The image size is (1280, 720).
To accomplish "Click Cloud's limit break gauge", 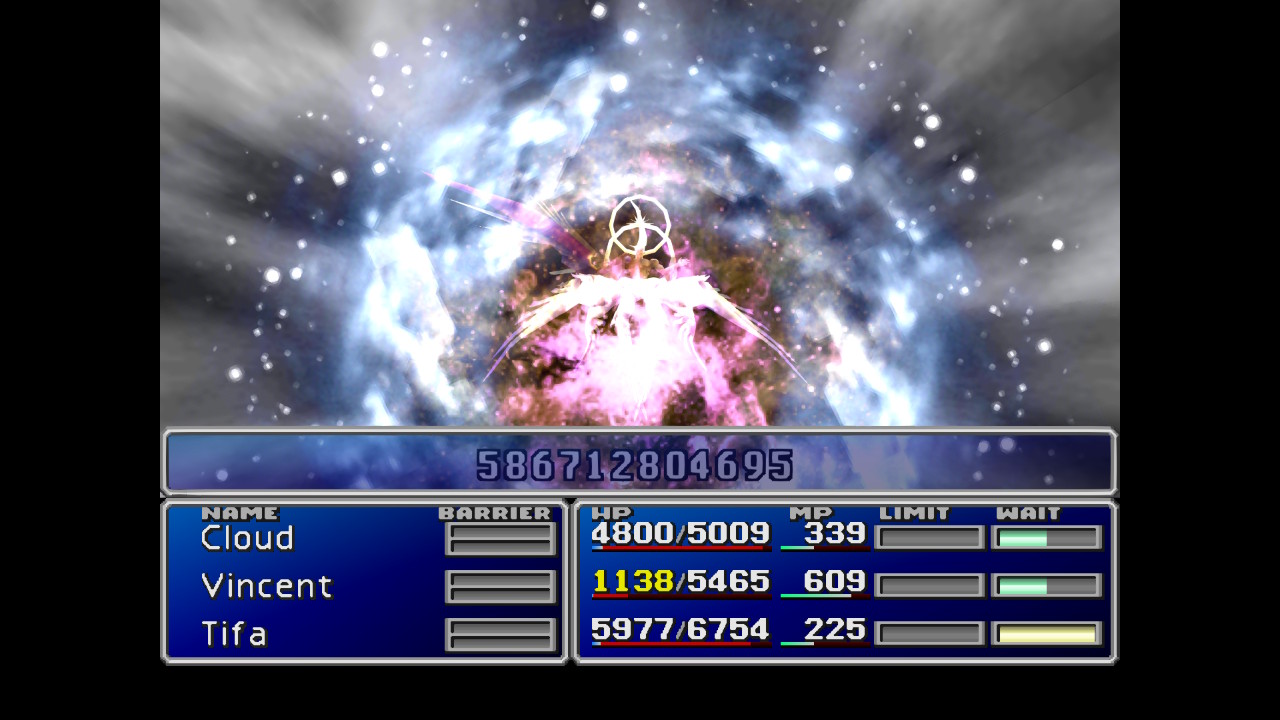I will coord(929,537).
